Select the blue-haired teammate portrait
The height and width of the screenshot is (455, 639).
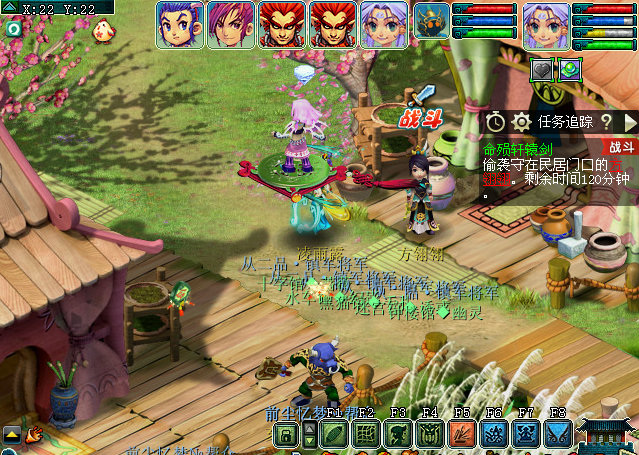click(179, 22)
